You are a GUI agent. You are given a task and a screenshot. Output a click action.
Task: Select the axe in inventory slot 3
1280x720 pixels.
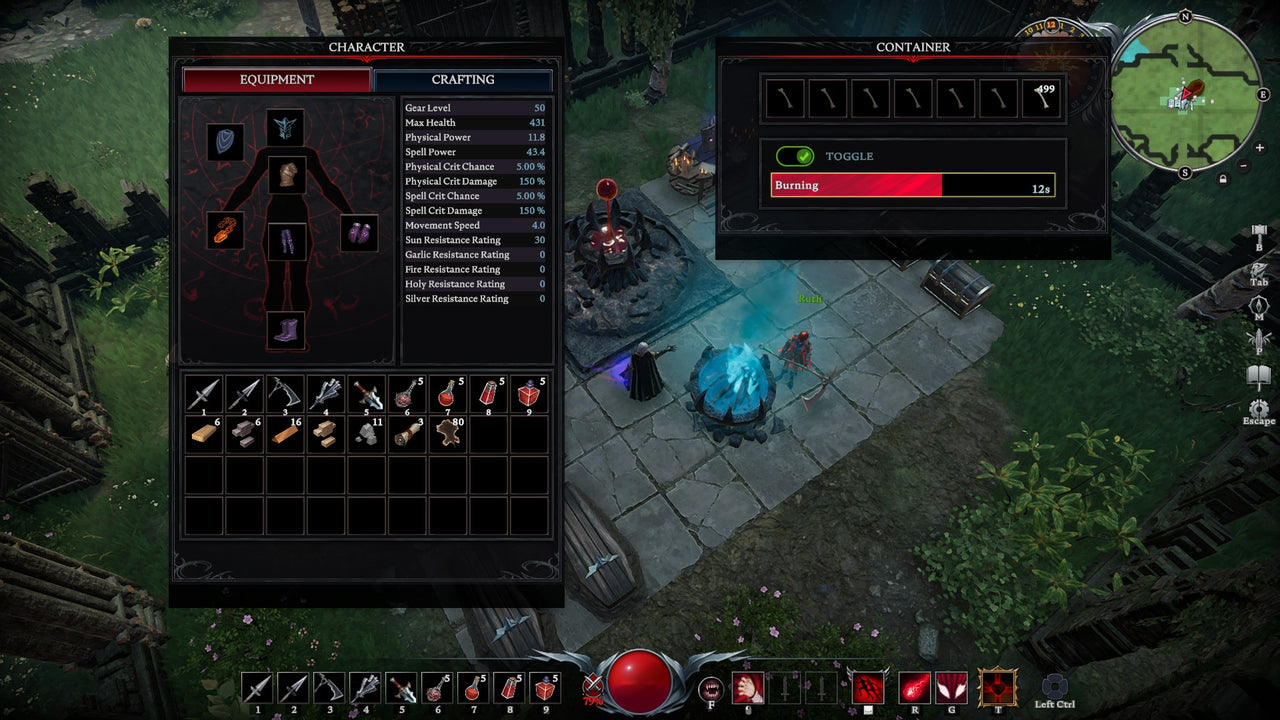284,393
